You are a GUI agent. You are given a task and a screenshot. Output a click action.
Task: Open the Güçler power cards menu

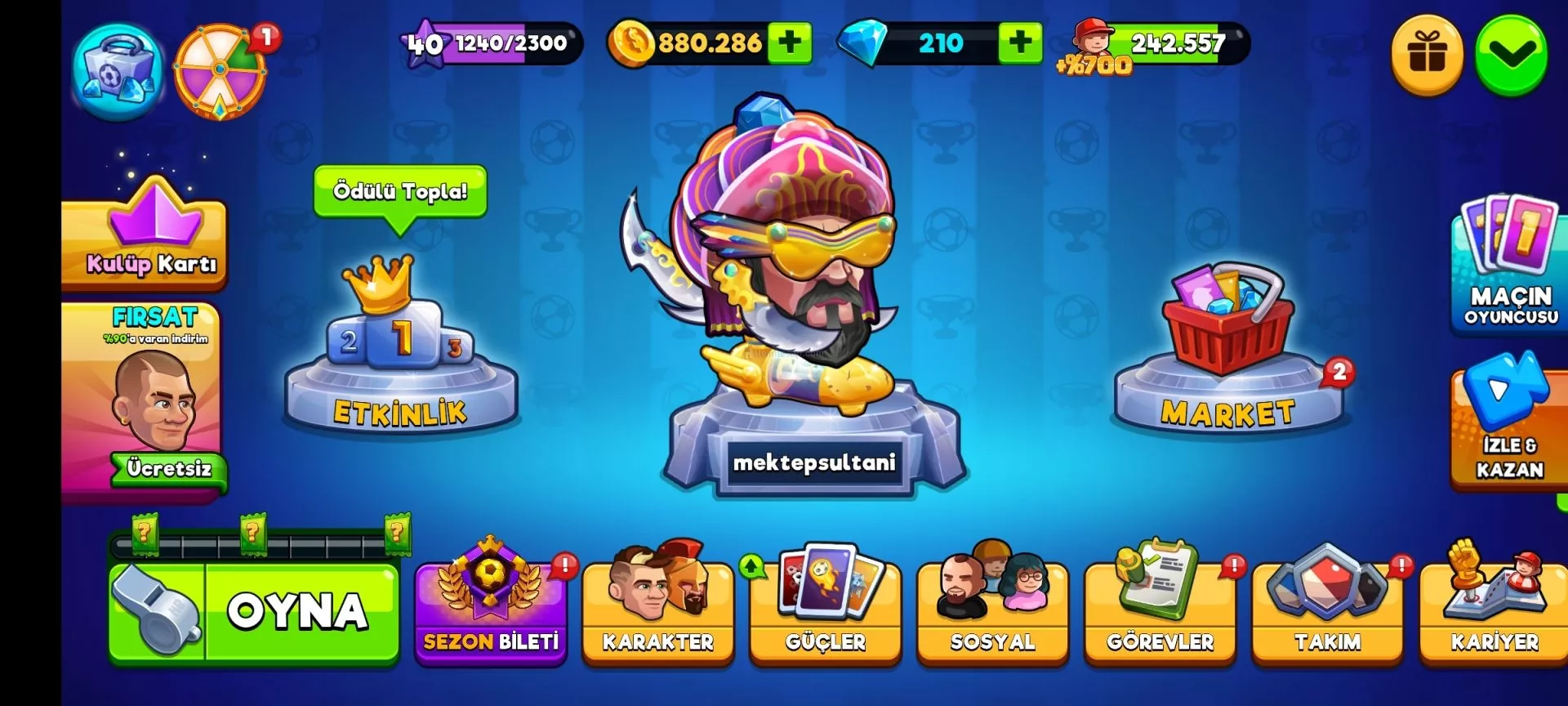[x=826, y=613]
